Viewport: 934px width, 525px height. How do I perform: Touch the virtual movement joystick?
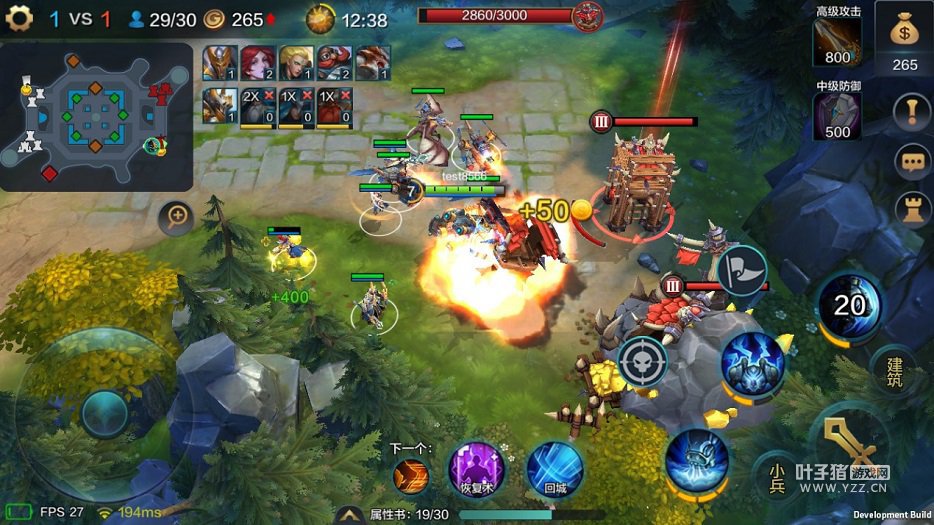pos(104,413)
